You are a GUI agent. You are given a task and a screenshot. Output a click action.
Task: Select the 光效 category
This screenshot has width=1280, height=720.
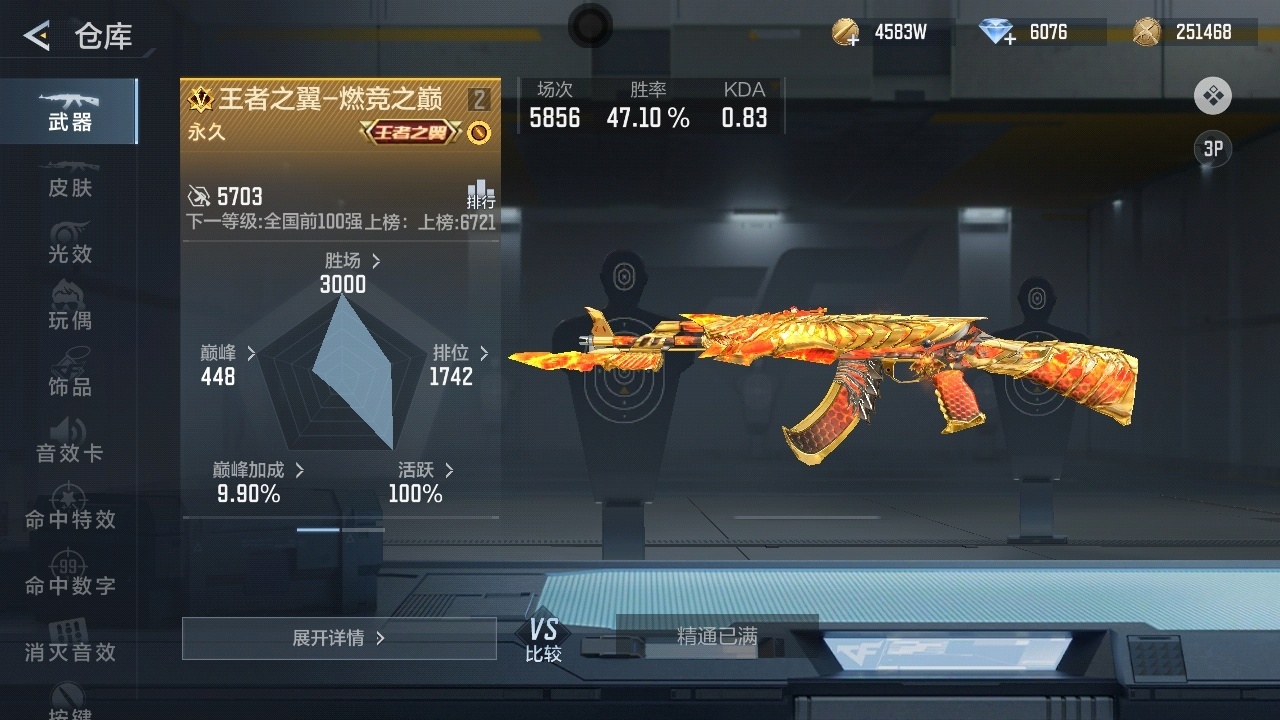tap(70, 245)
